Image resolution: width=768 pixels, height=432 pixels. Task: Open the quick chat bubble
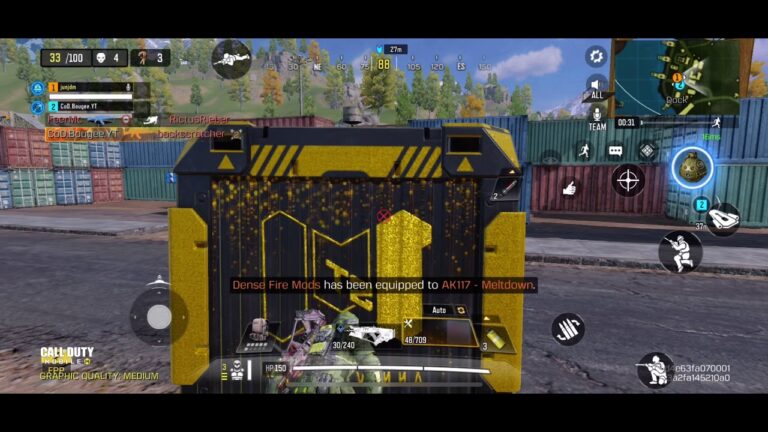pos(615,151)
